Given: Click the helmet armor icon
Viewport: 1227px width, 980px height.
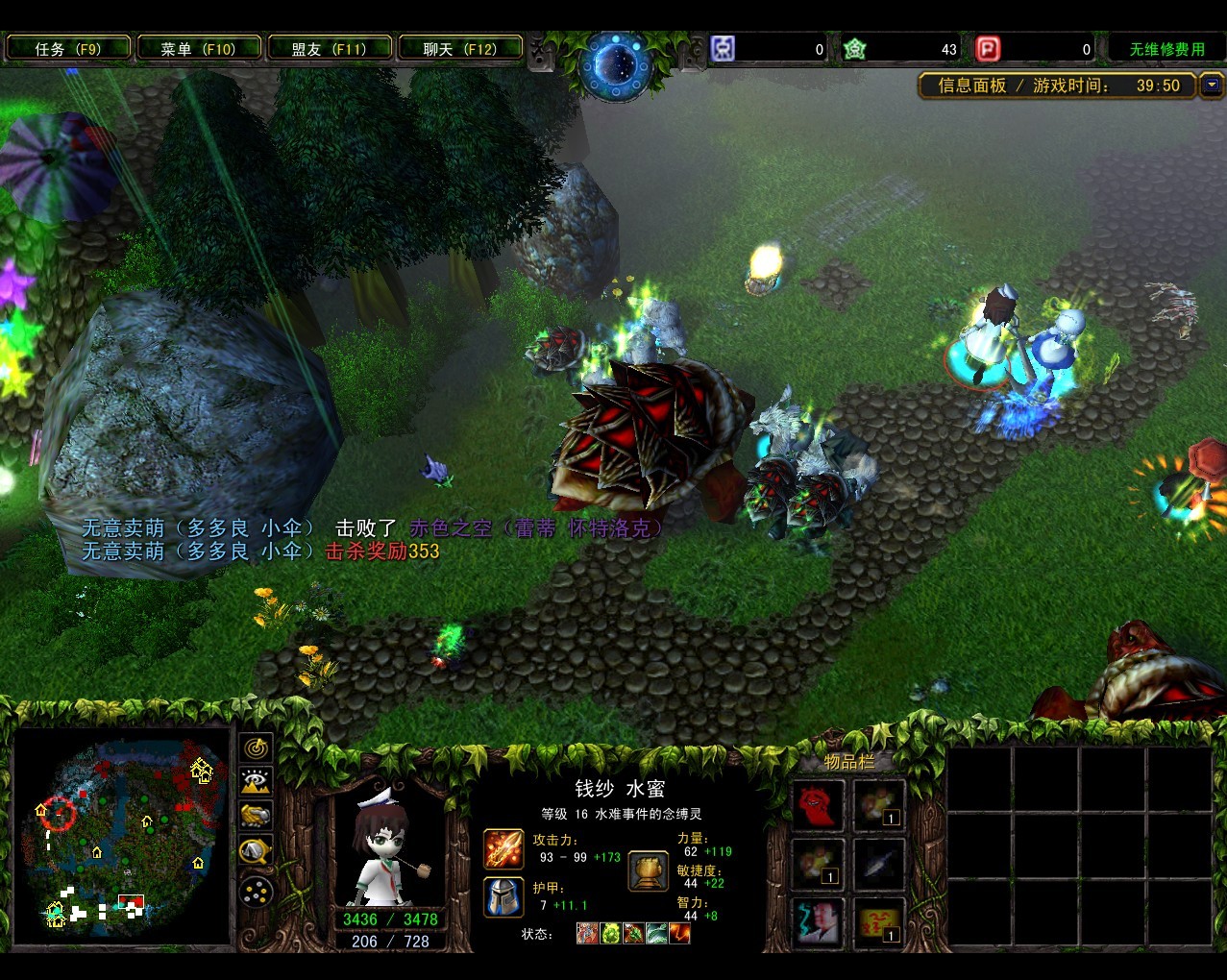Looking at the screenshot, I should pos(503,896).
